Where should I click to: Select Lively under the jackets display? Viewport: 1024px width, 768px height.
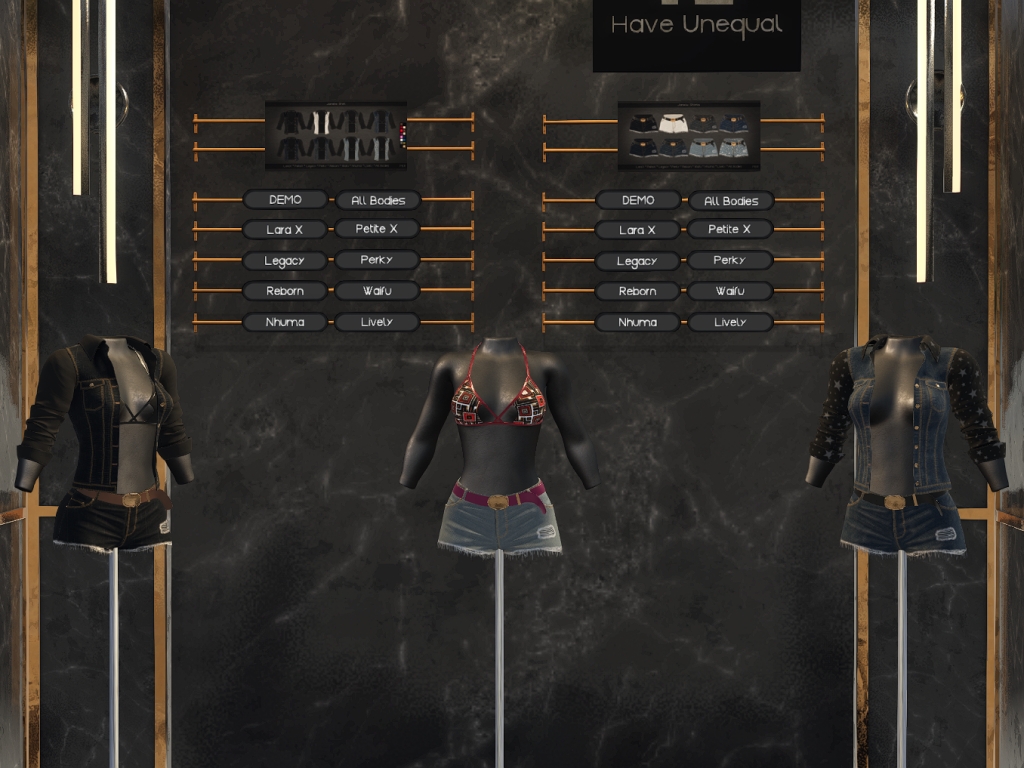(x=377, y=322)
